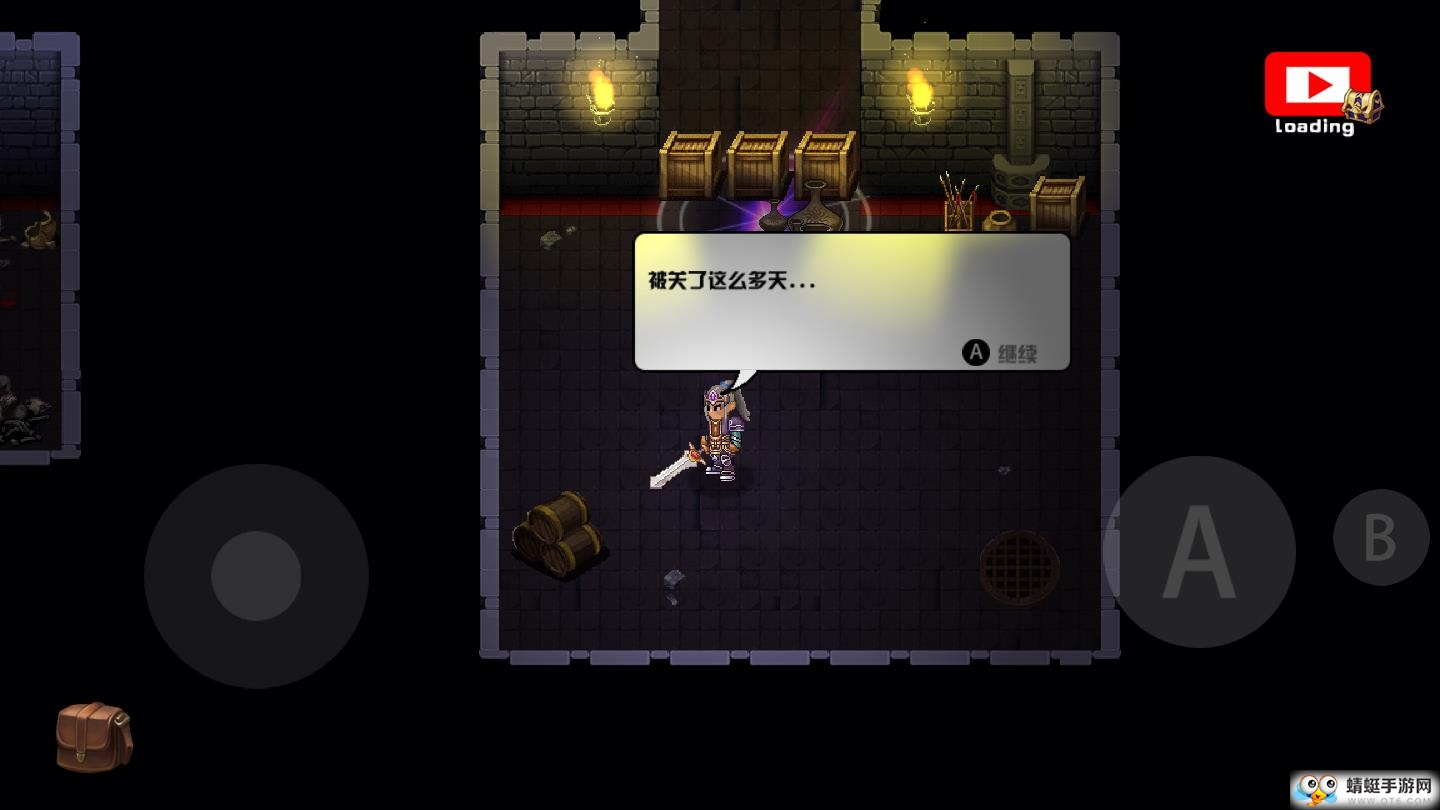Touch the virtual joystick's center knob
Viewport: 1440px width, 810px height.
coord(256,576)
